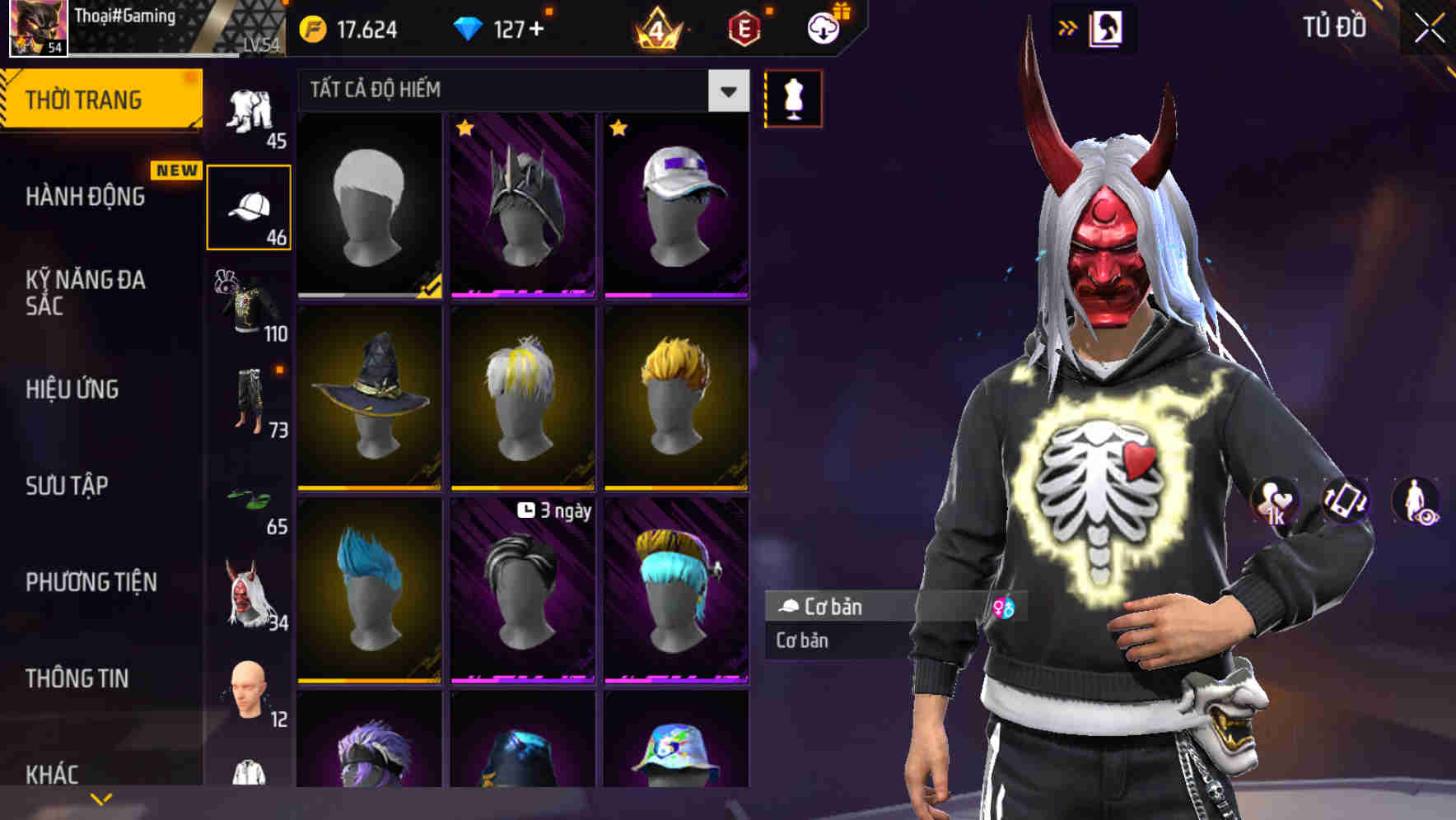Click the mannequin preview icon
Viewport: 1456px width, 820px height.
click(x=793, y=98)
